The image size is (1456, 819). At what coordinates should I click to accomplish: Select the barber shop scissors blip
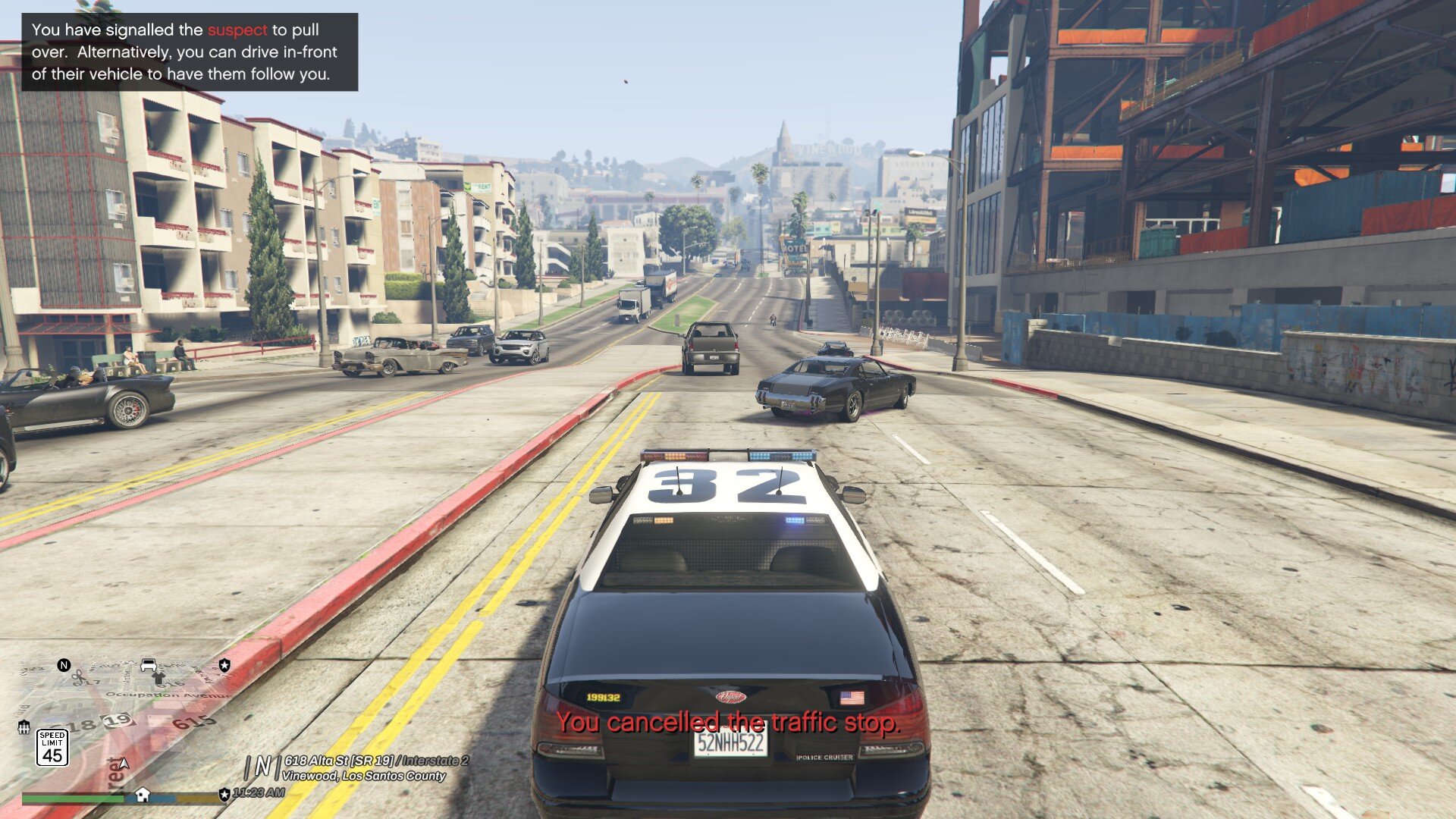pyautogui.click(x=78, y=677)
